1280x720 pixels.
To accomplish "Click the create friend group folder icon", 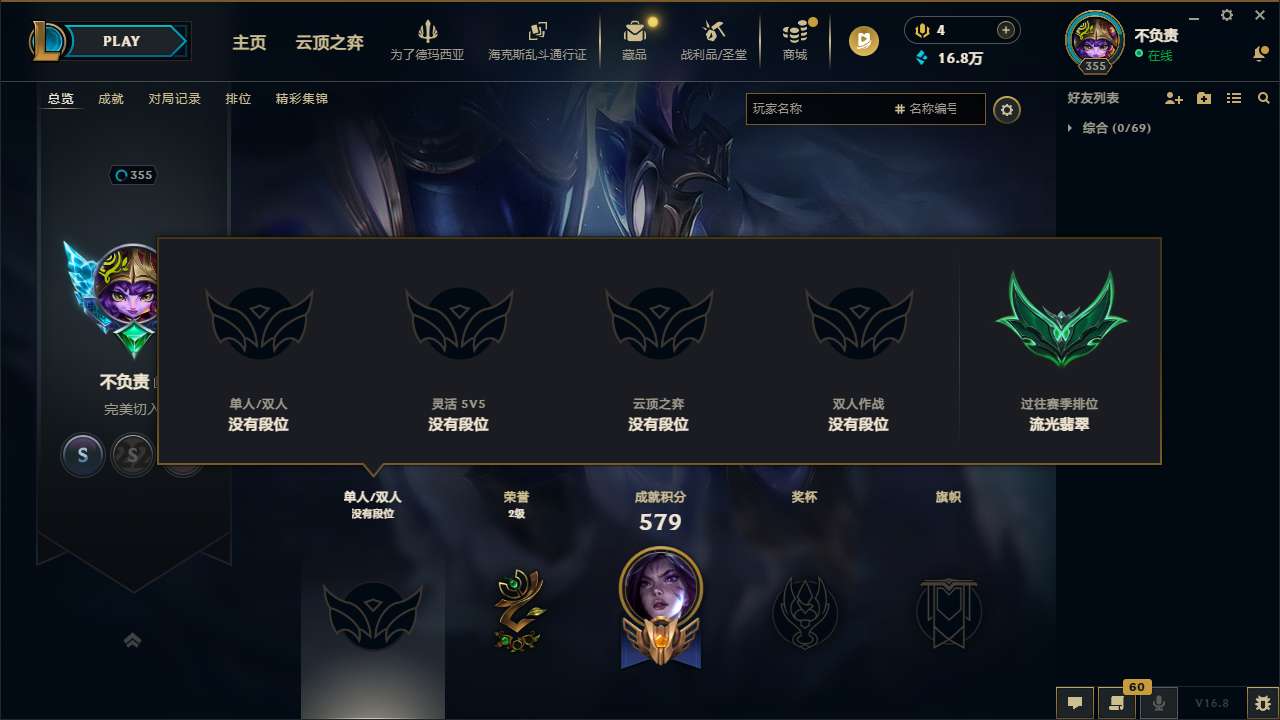I will pos(1203,98).
